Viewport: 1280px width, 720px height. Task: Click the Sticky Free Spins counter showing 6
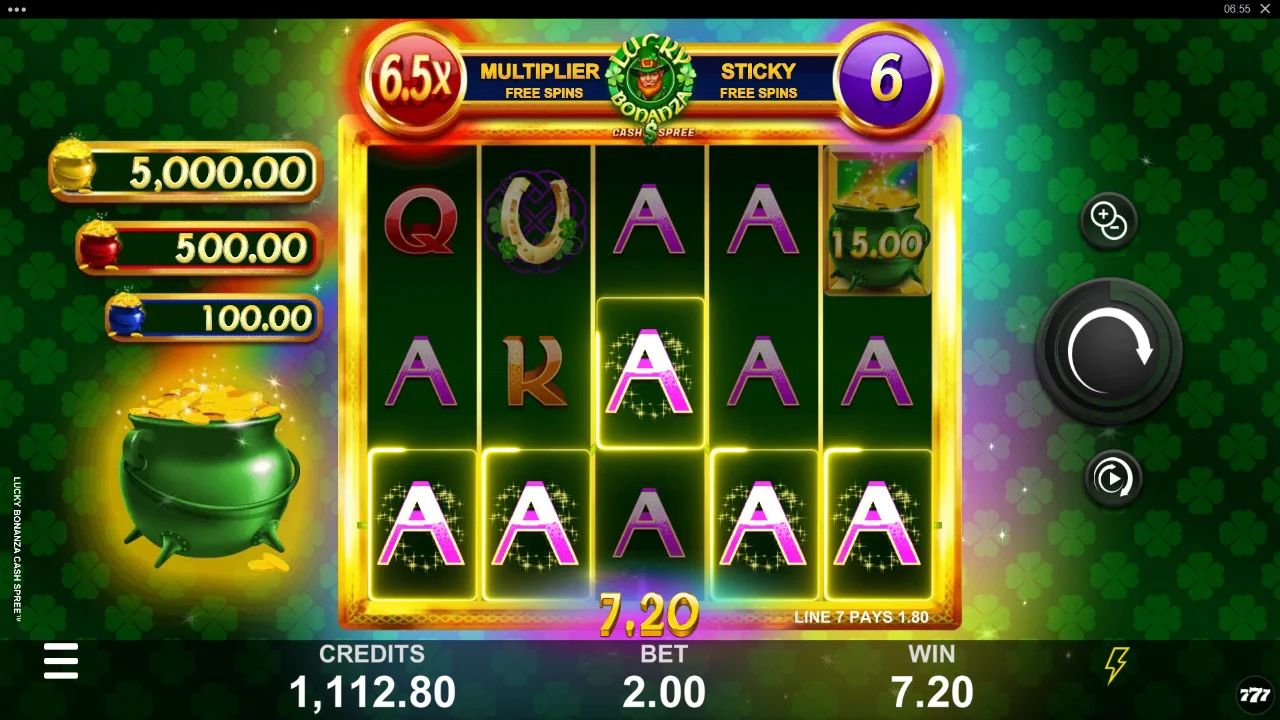click(x=885, y=77)
